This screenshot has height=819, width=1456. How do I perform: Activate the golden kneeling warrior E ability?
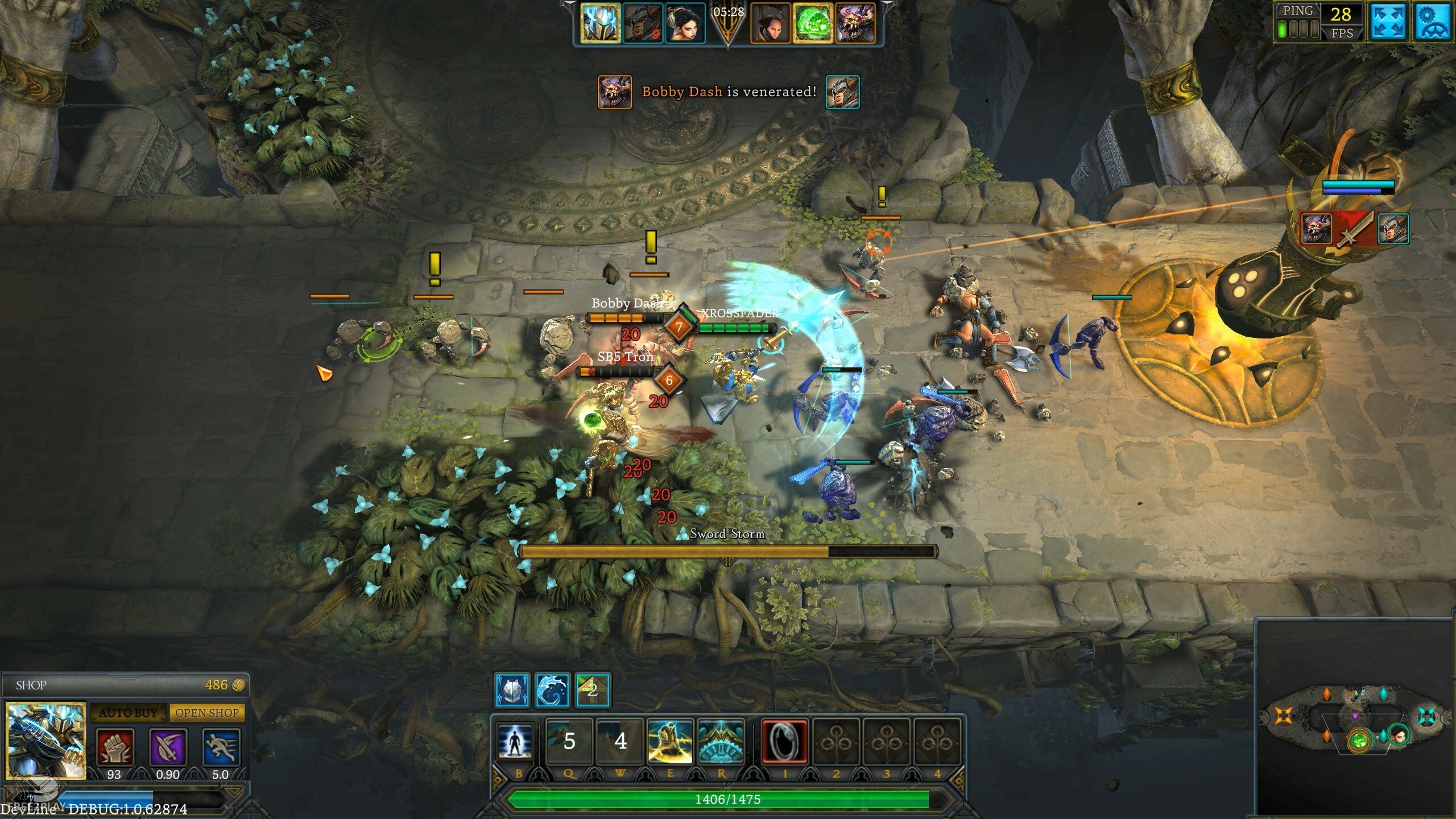(x=670, y=741)
